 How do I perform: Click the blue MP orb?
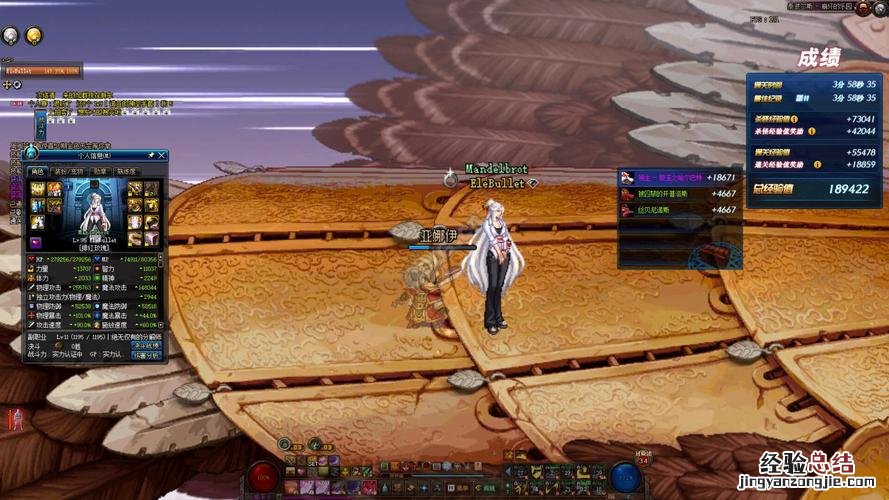point(625,476)
